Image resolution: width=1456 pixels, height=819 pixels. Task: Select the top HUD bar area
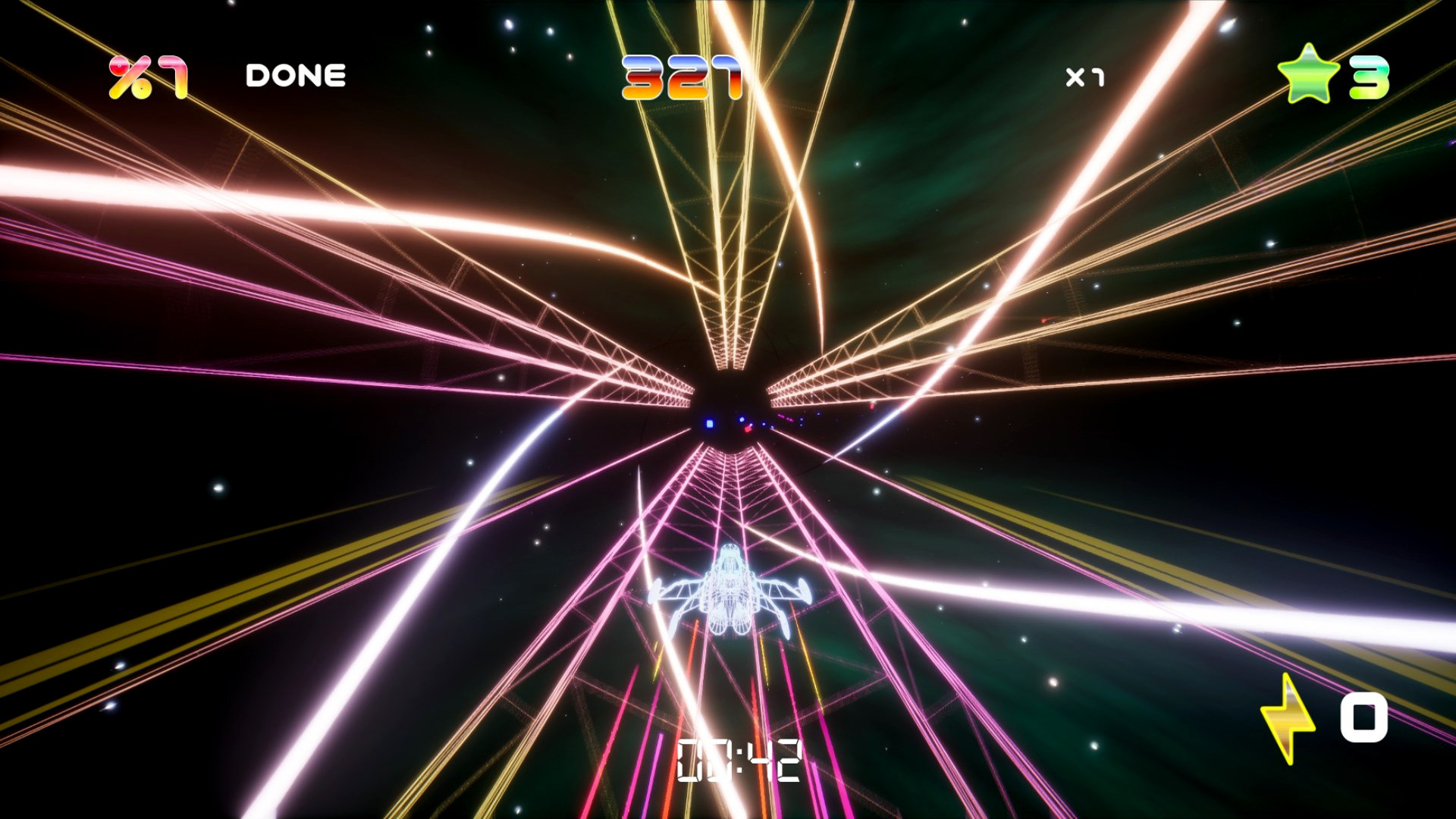coord(728,74)
